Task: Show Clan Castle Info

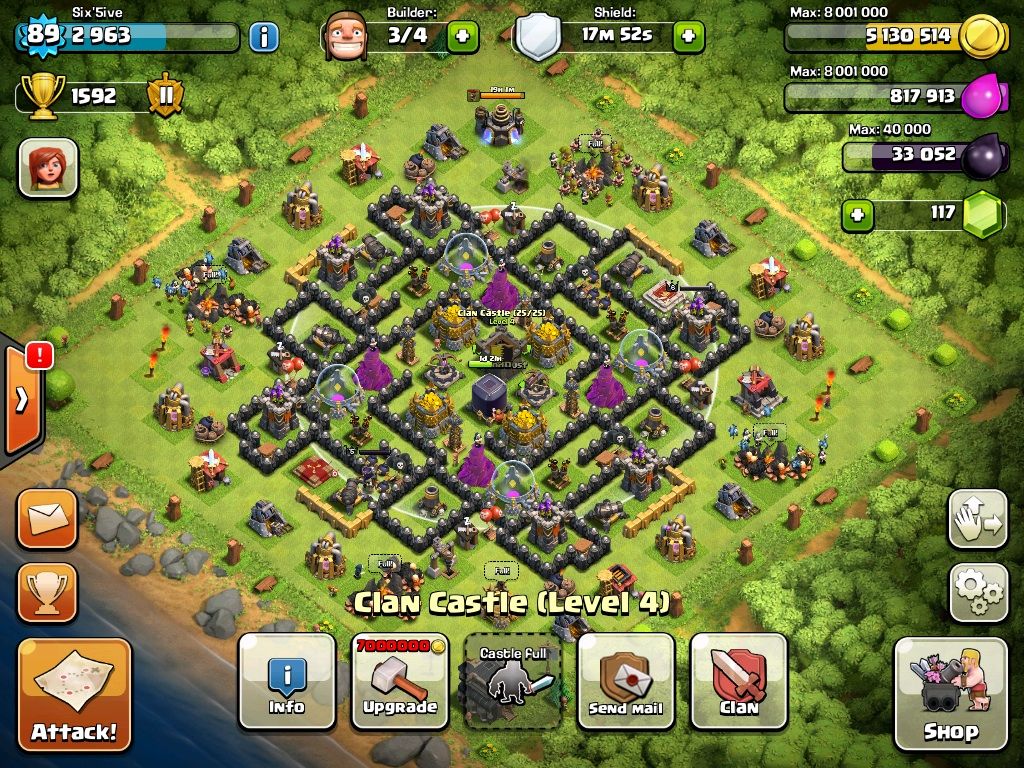Action: click(287, 680)
